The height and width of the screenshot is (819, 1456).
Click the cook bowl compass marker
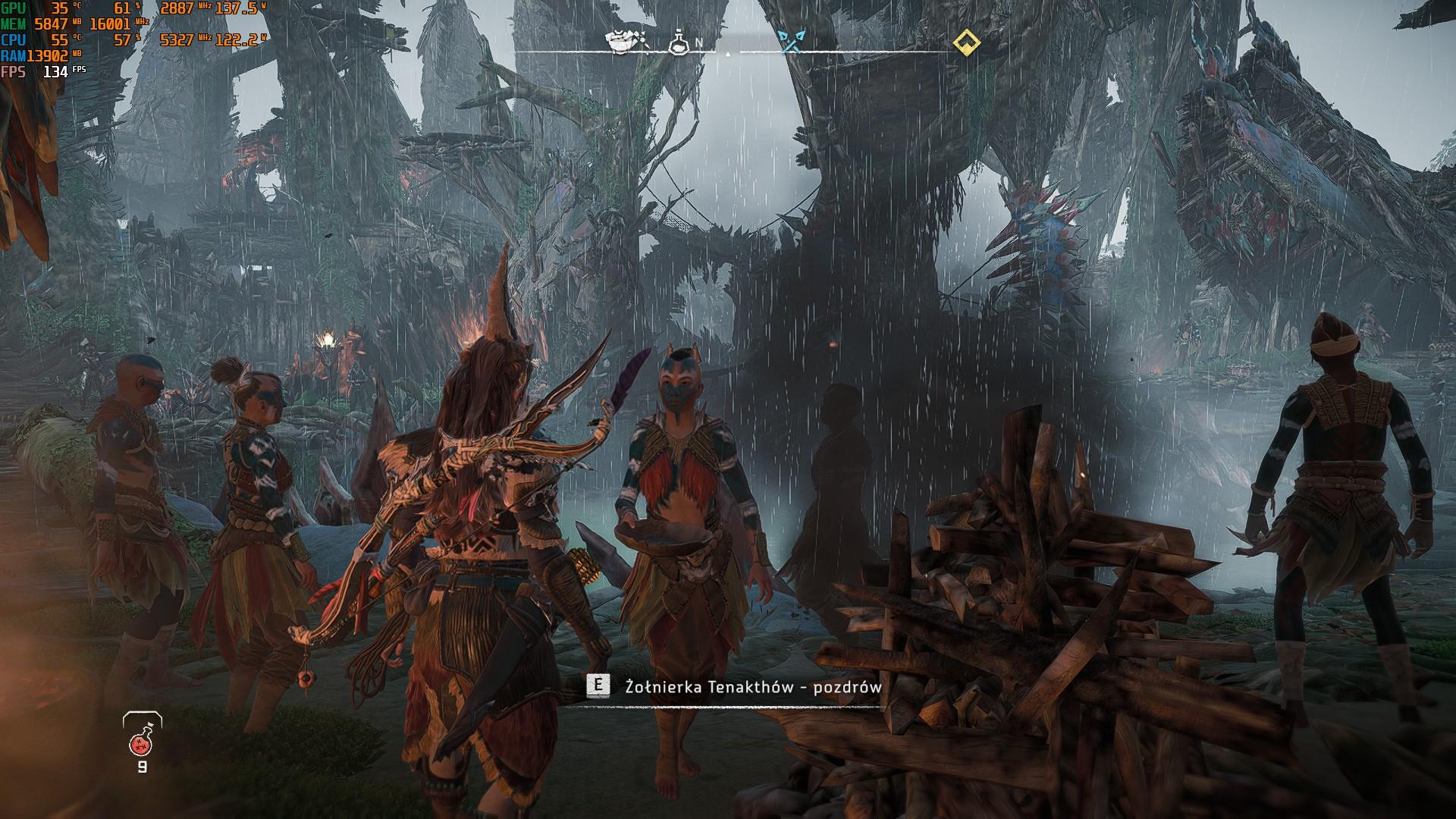(x=626, y=42)
